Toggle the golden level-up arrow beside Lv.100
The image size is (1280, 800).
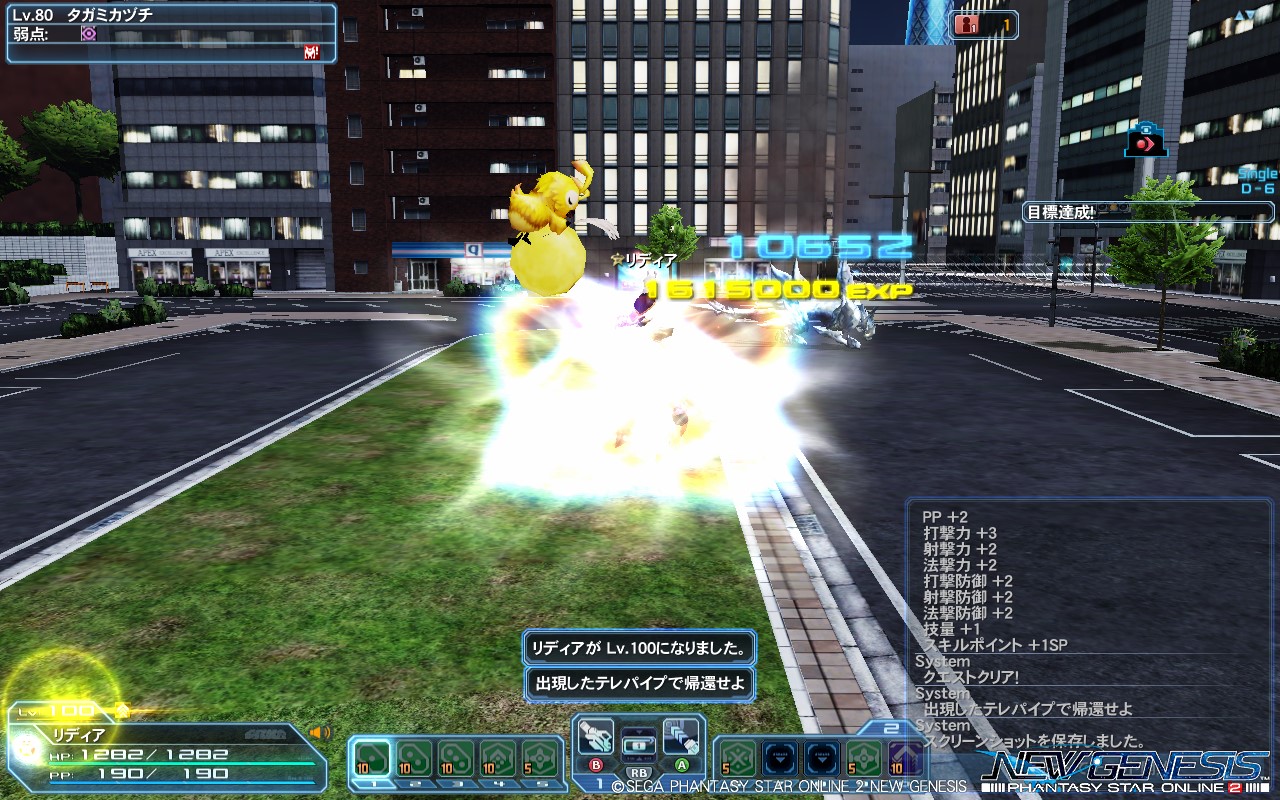pyautogui.click(x=121, y=710)
